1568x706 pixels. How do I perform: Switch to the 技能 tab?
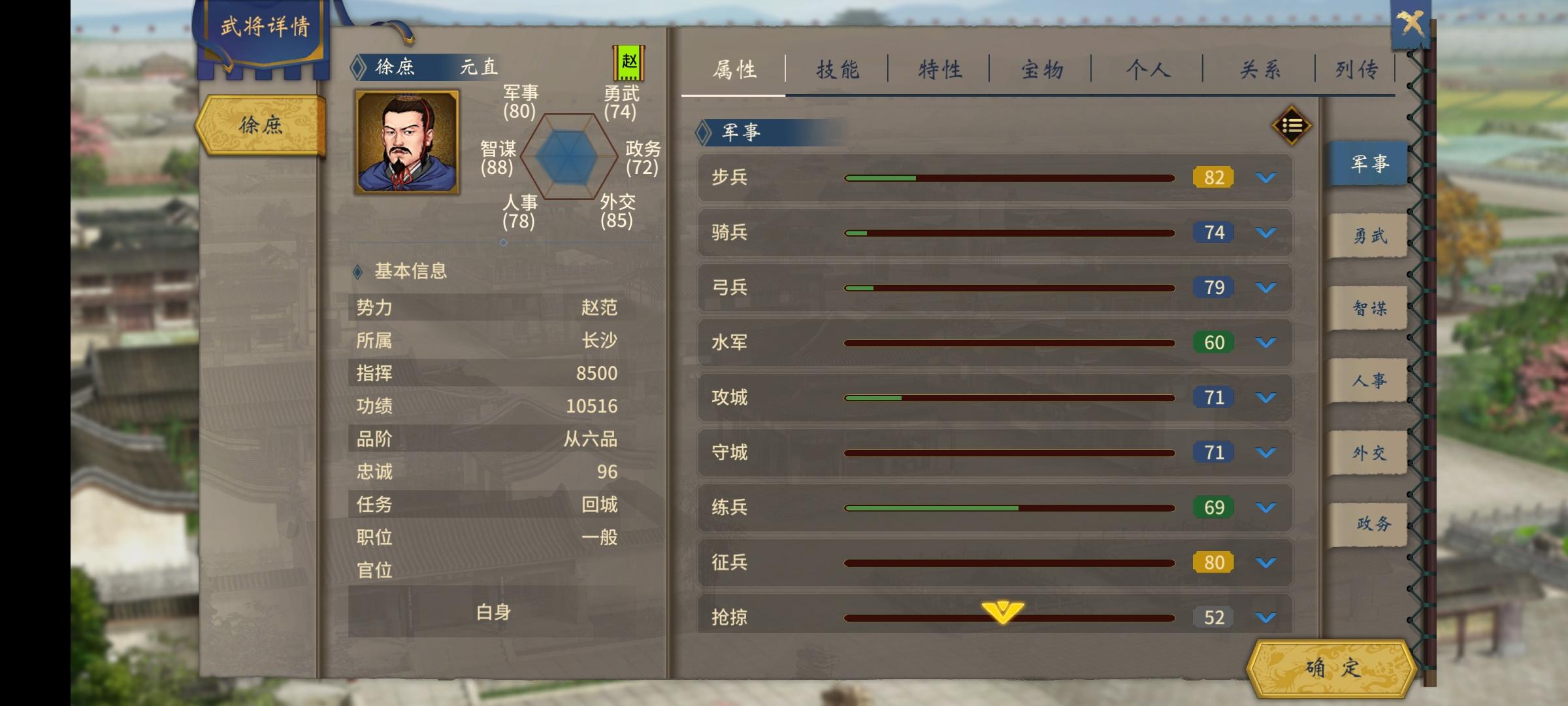click(x=838, y=67)
